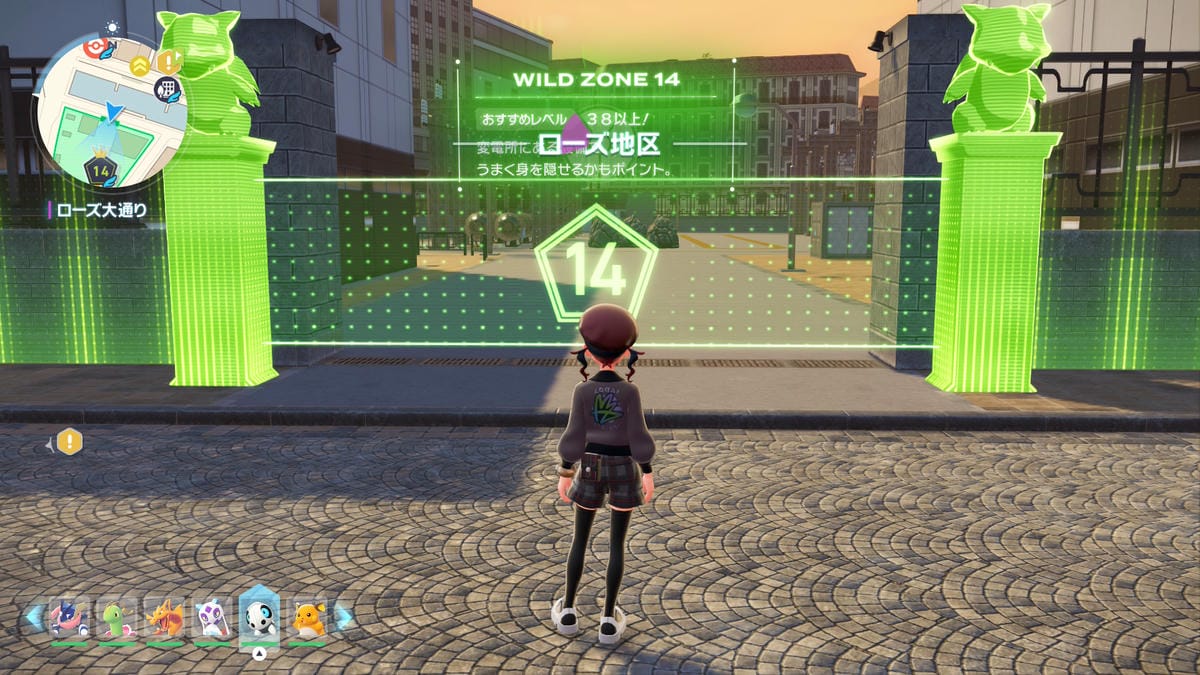
Task: Choose the highlighted Aron party slot
Action: click(x=260, y=618)
